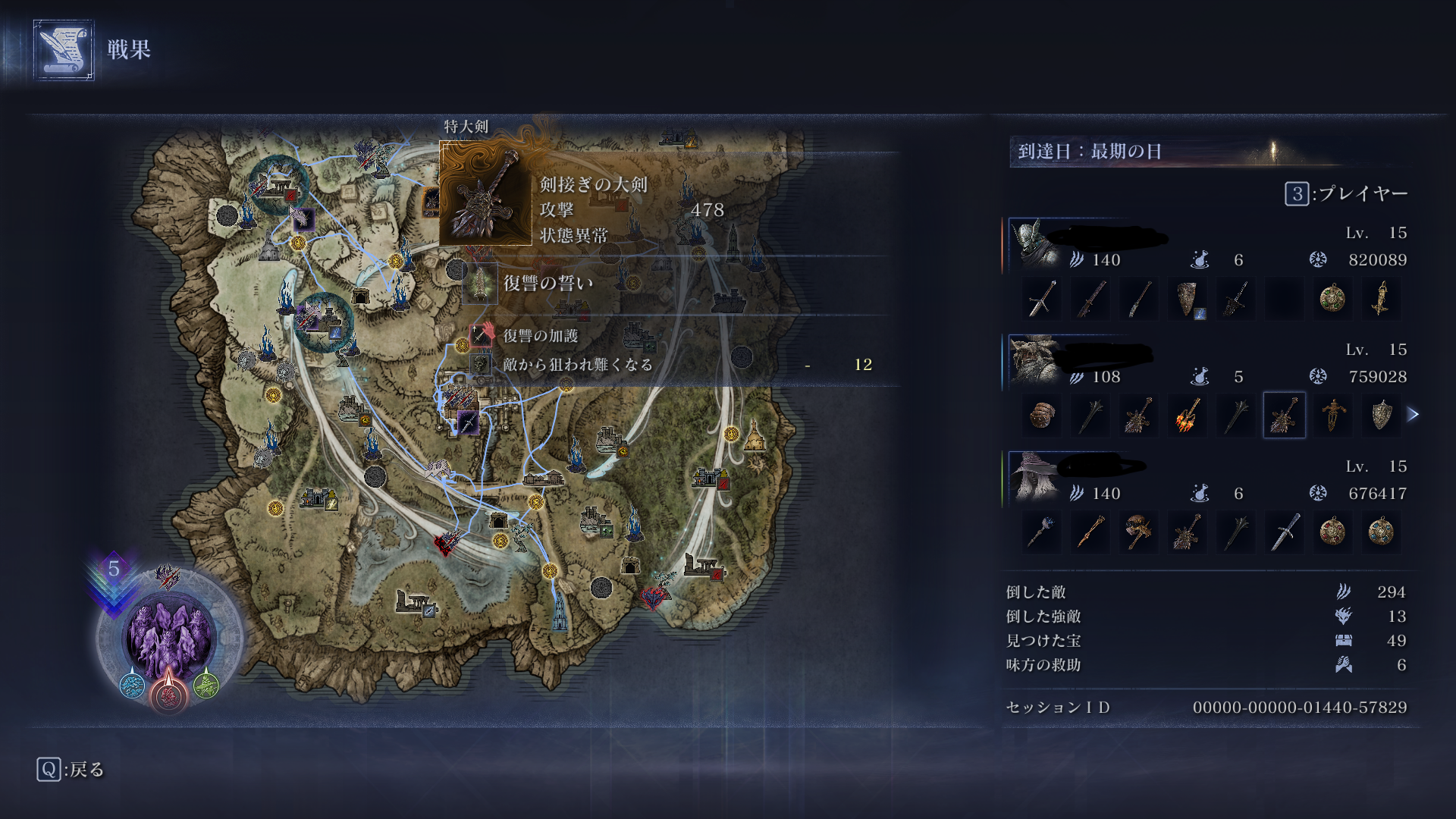Select the silver short dagger slot

tap(1284, 532)
